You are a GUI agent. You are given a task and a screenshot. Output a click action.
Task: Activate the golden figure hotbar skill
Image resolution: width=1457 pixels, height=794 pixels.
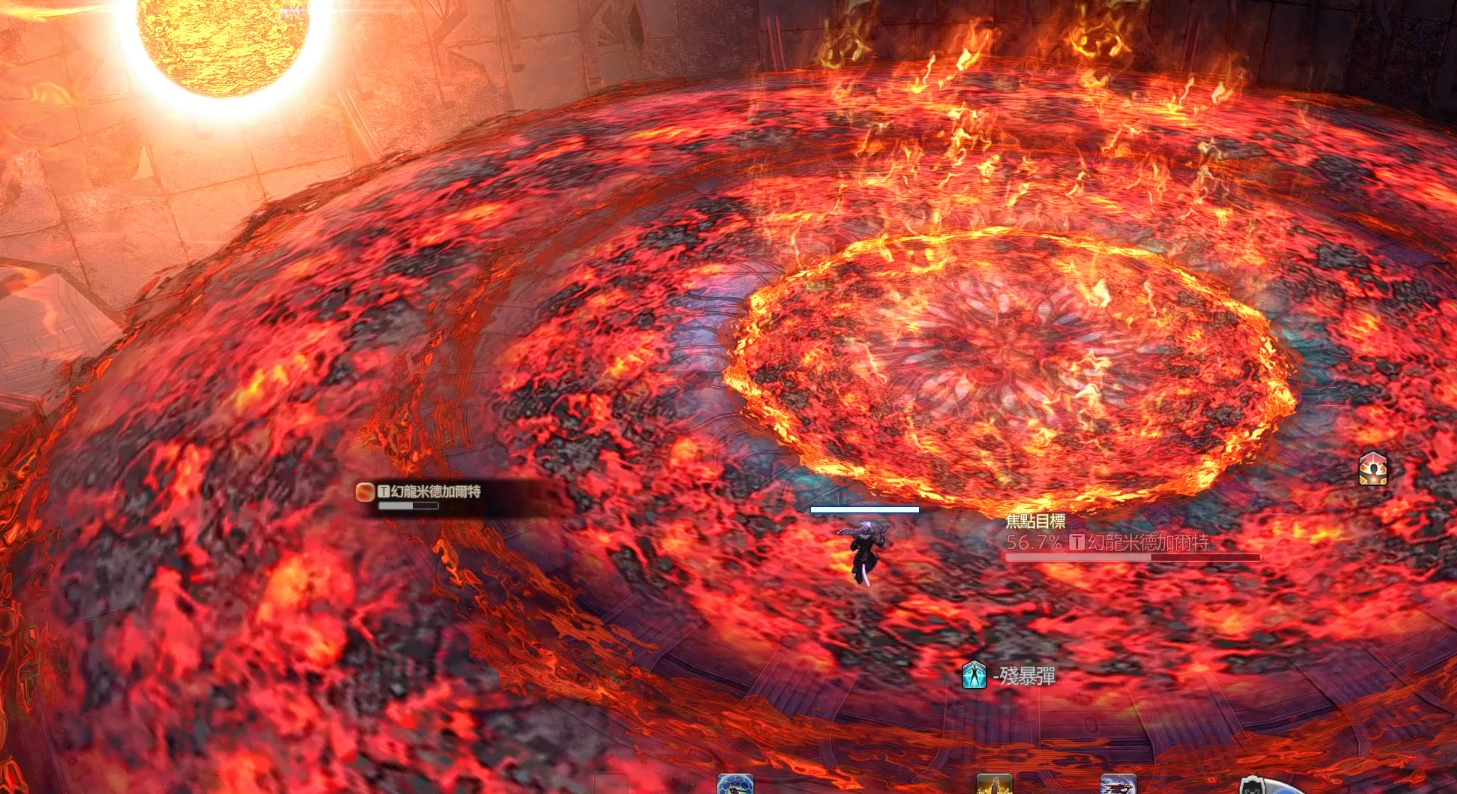click(994, 785)
